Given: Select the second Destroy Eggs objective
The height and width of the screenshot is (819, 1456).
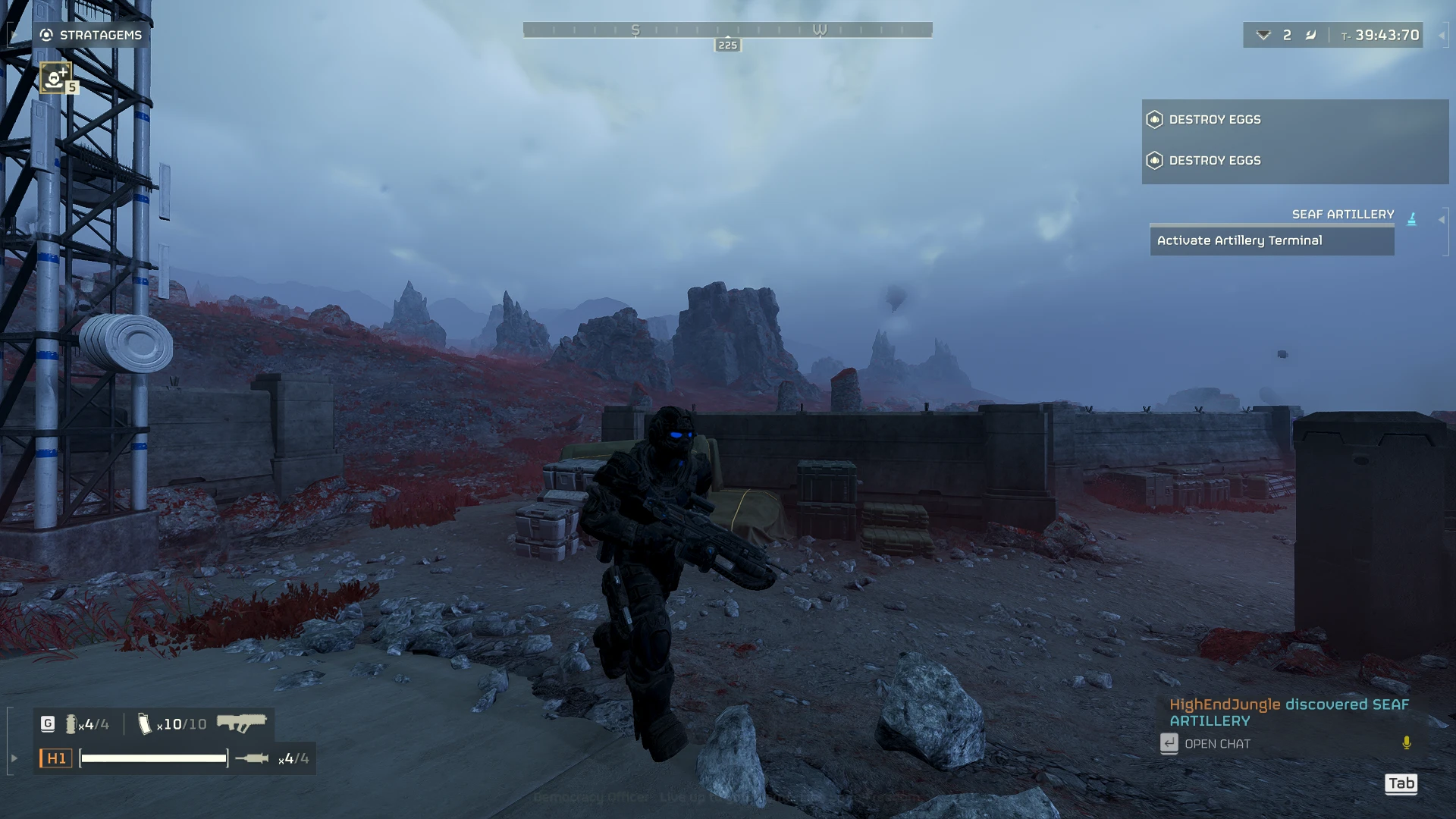Looking at the screenshot, I should (x=1215, y=161).
